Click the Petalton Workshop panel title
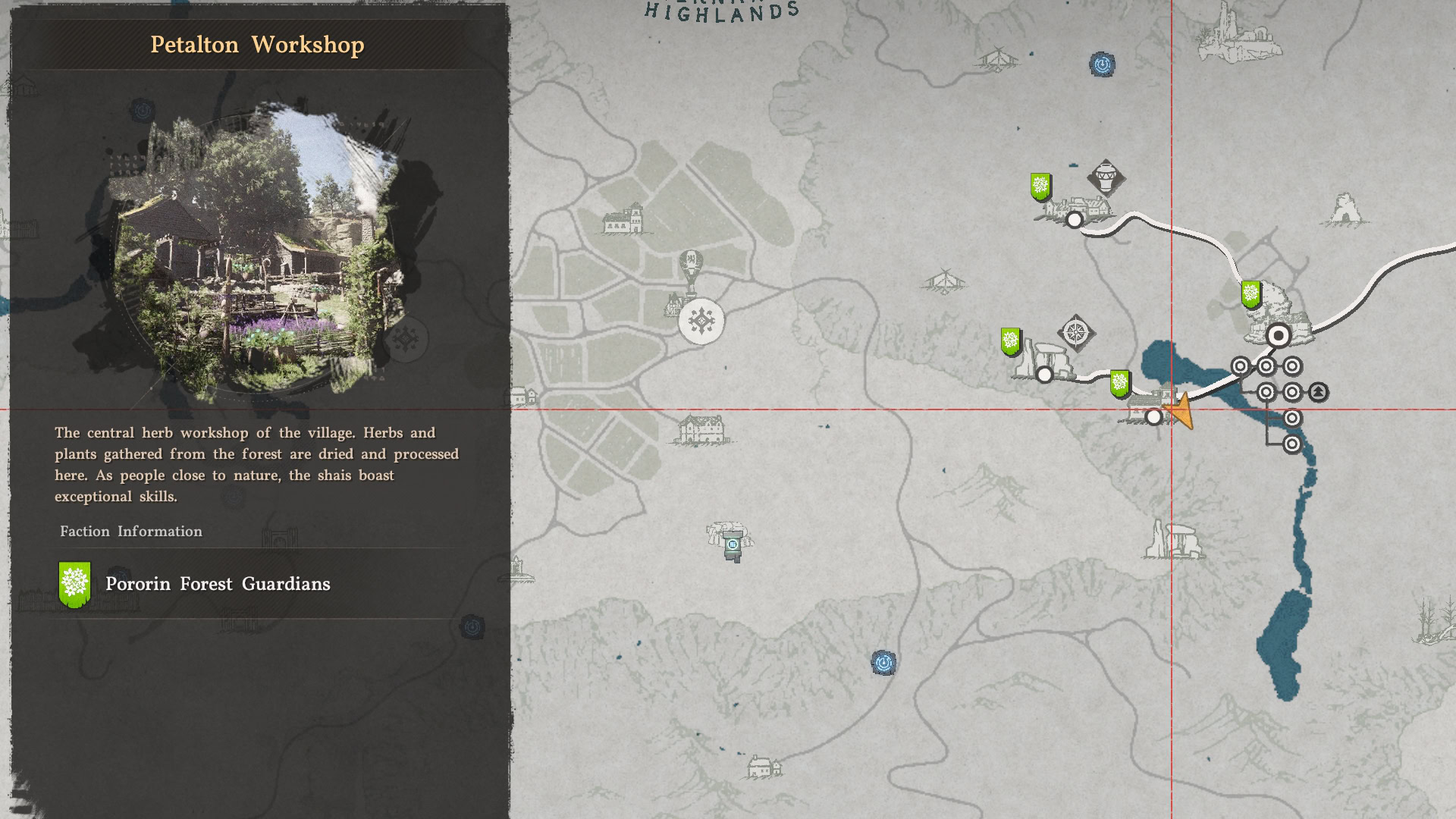 coord(258,44)
